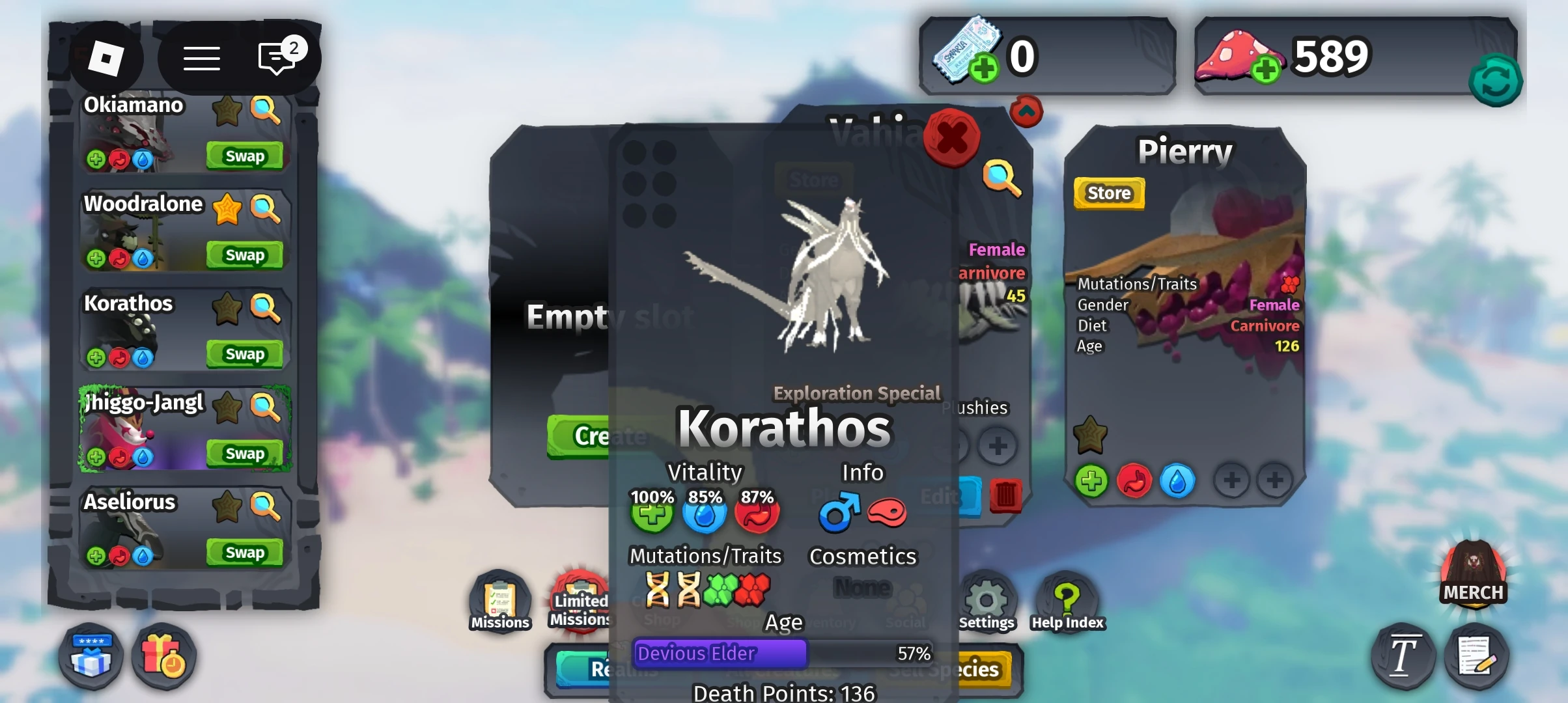1568x703 pixels.
Task: Click the Devious Elder age progress bar
Action: click(x=720, y=654)
